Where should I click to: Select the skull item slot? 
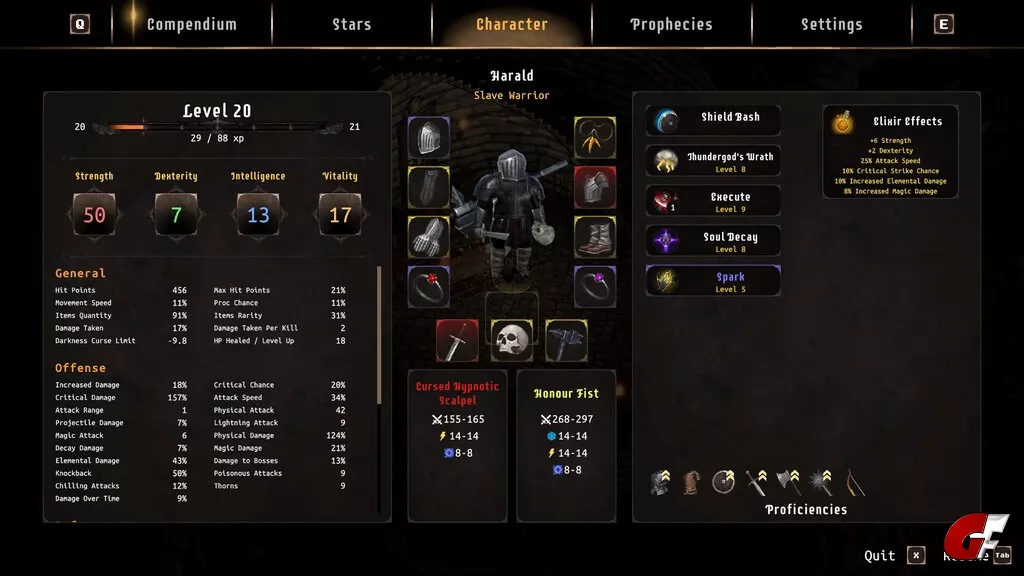pos(512,340)
